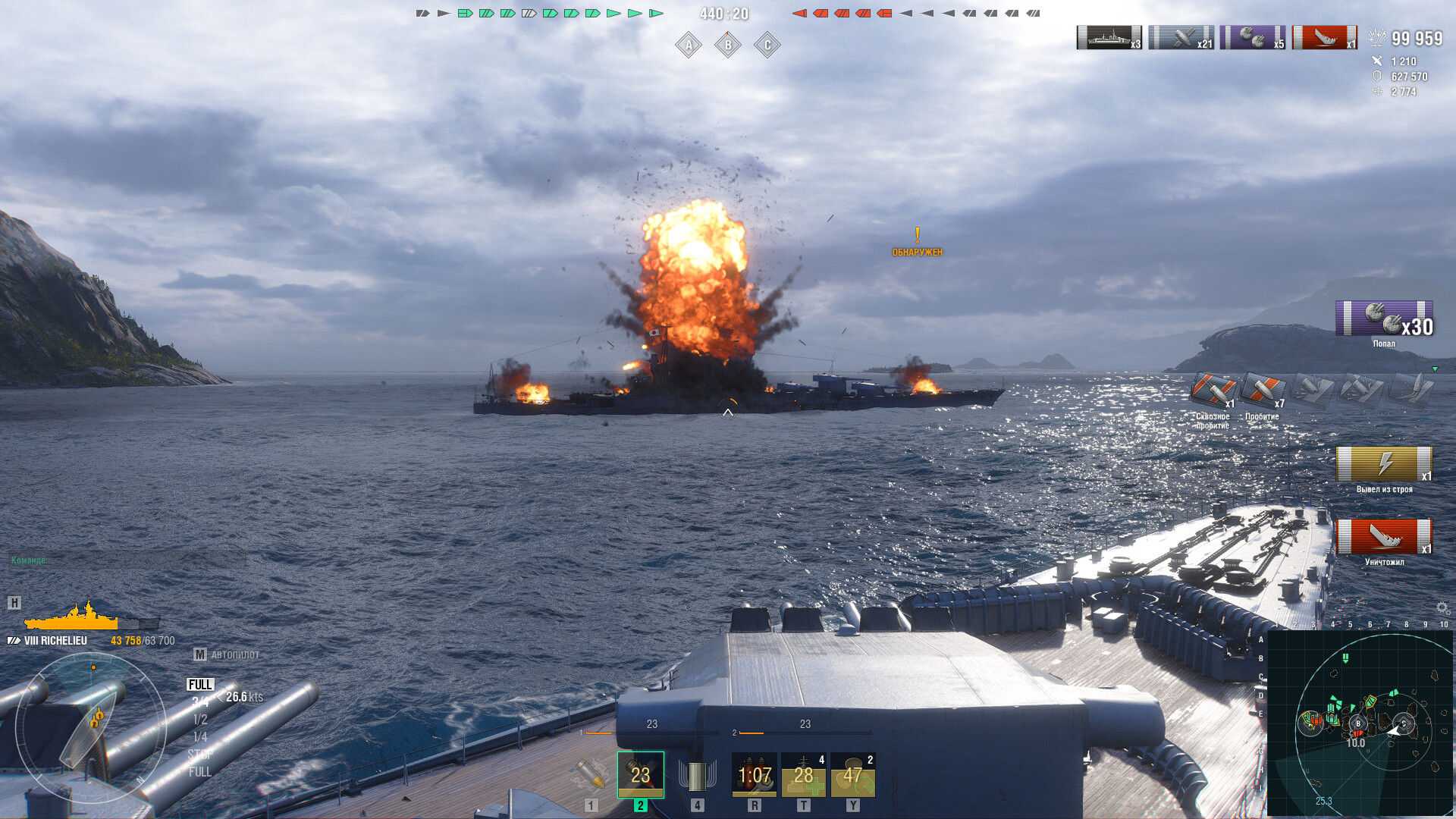Click the FULL speed button on throttle gauge
1456x819 pixels.
tap(199, 683)
